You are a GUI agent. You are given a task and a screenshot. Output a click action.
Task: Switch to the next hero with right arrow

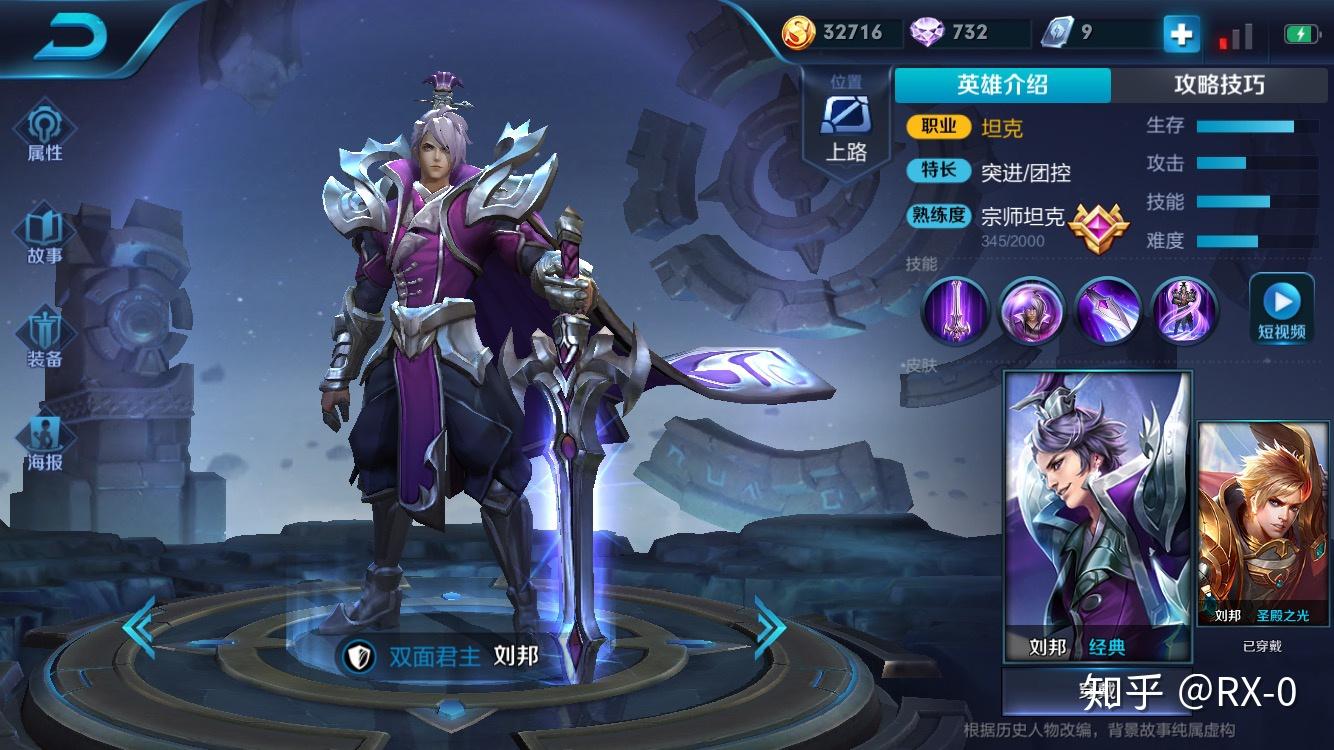(769, 626)
